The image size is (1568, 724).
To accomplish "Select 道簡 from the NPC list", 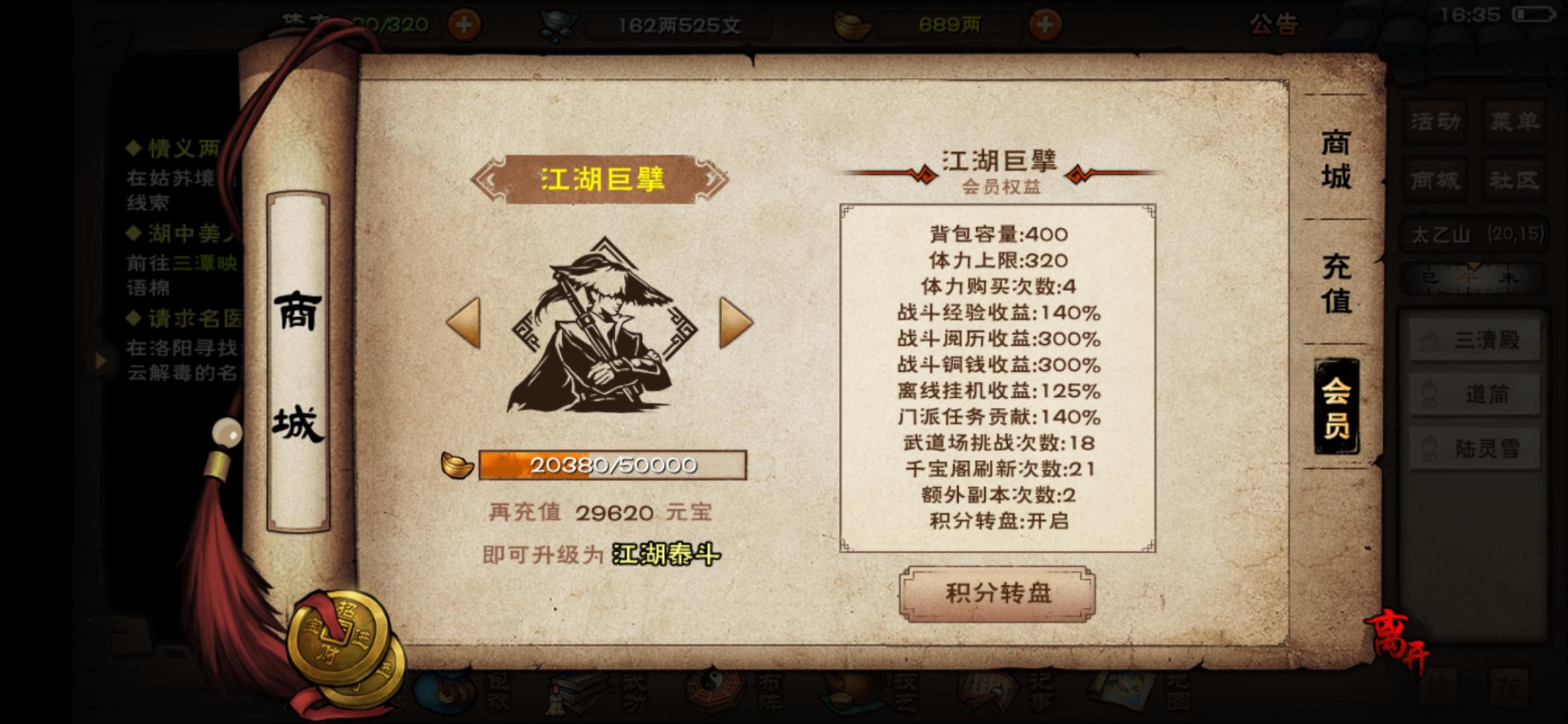I will pos(1474,396).
